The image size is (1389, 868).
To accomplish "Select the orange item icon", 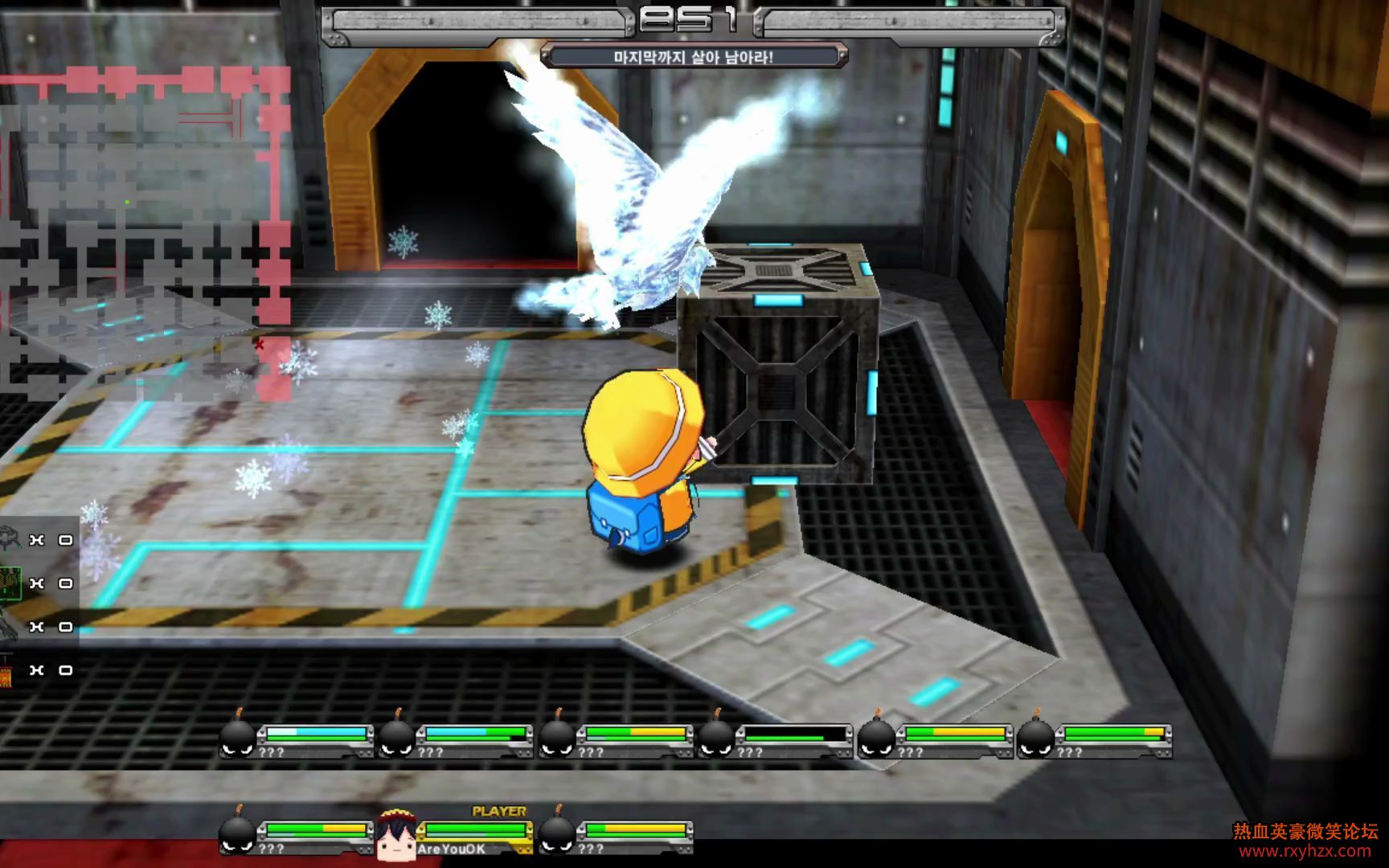I will 6,671.
